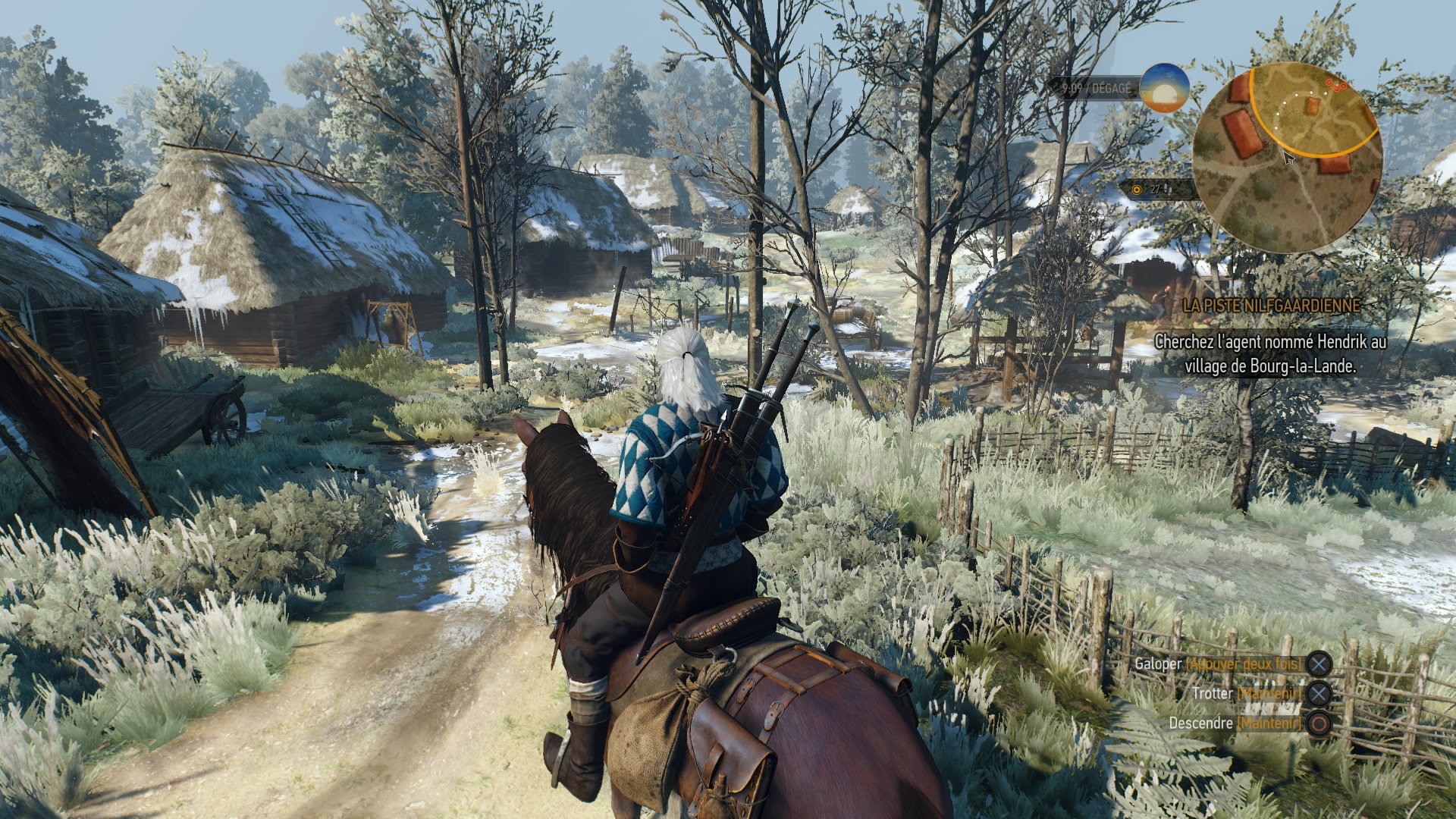Click the yellow objective distance marker
This screenshot has width=1456, height=819.
coord(1137,190)
